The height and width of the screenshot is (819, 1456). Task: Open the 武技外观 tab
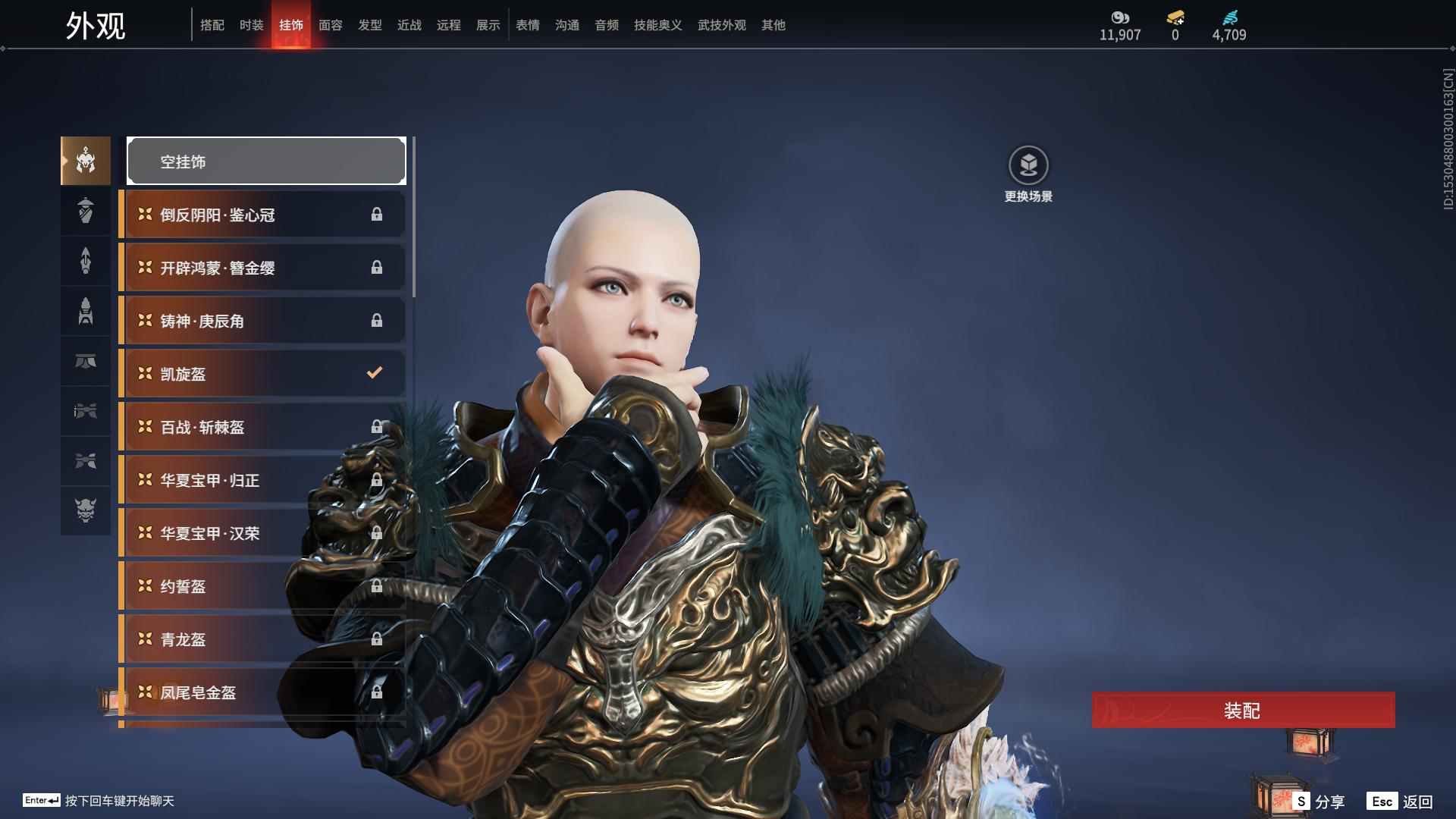(x=721, y=25)
